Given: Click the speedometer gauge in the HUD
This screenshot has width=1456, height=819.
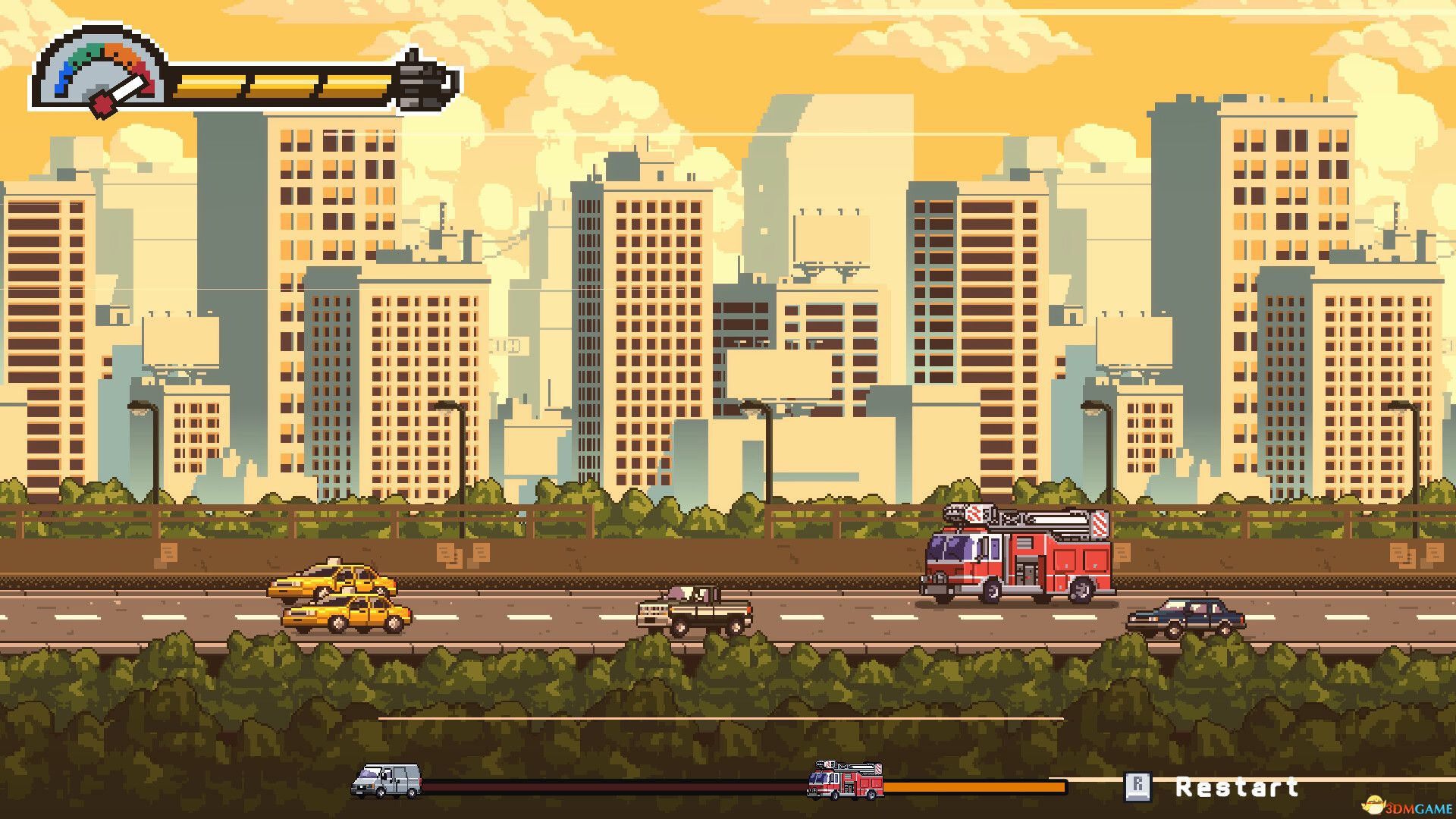Looking at the screenshot, I should click(x=99, y=72).
